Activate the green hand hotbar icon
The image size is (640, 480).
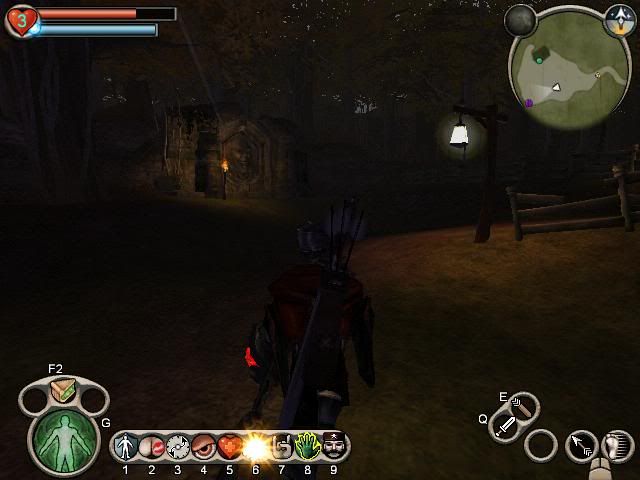click(x=308, y=445)
